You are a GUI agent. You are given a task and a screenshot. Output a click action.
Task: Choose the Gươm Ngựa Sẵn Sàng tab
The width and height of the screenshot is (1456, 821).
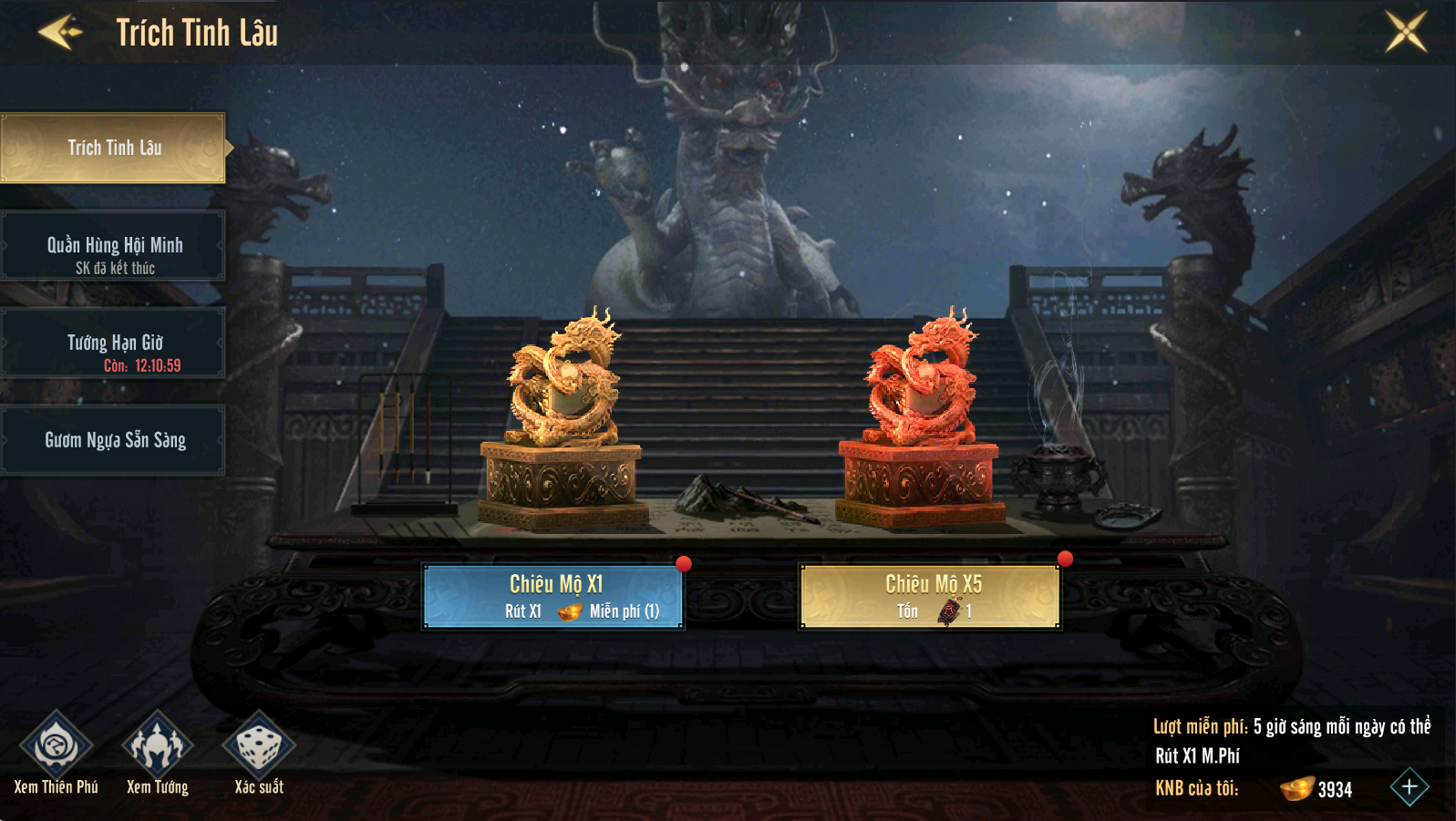[113, 440]
